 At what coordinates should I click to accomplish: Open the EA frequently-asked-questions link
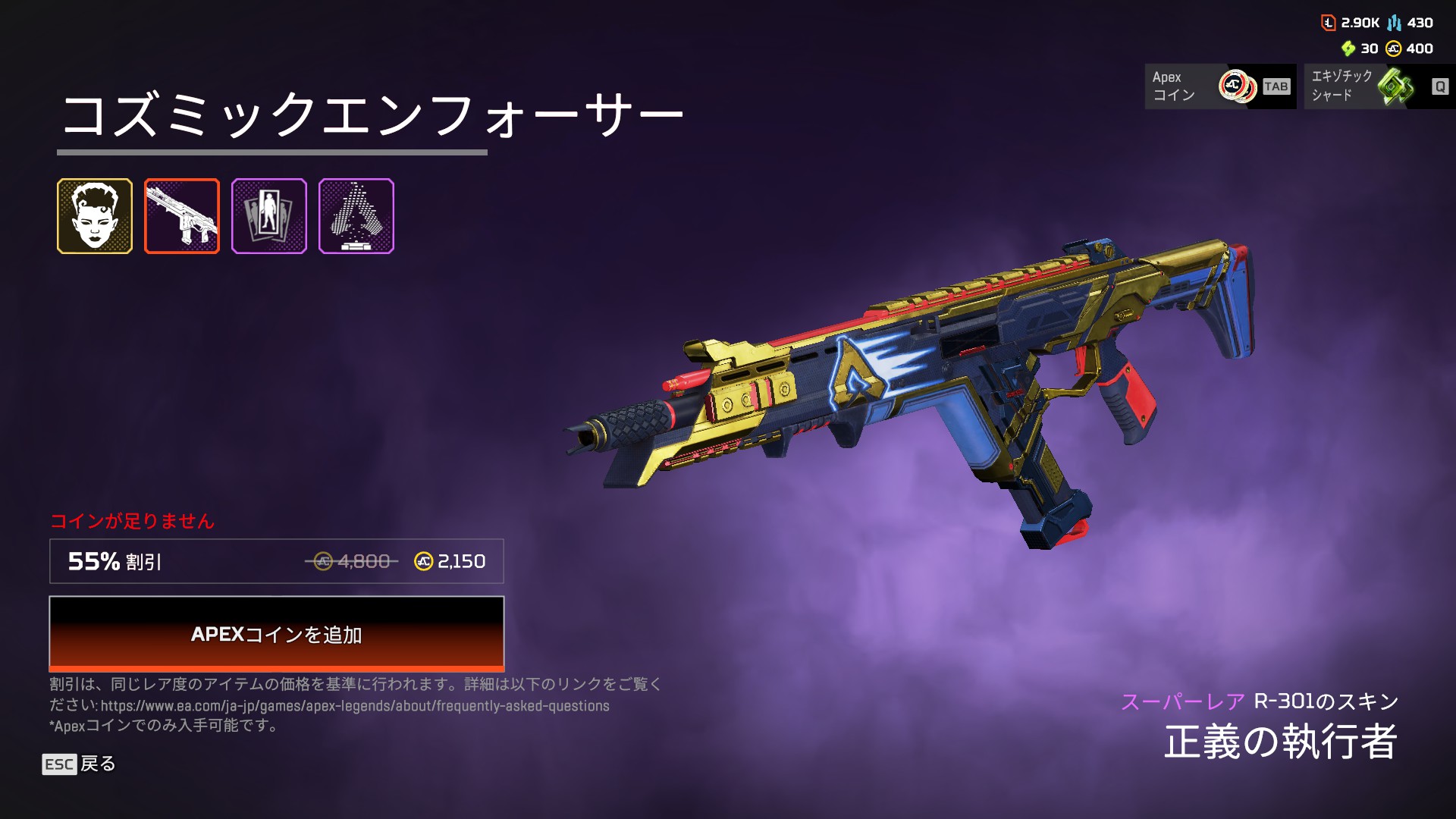tap(355, 706)
